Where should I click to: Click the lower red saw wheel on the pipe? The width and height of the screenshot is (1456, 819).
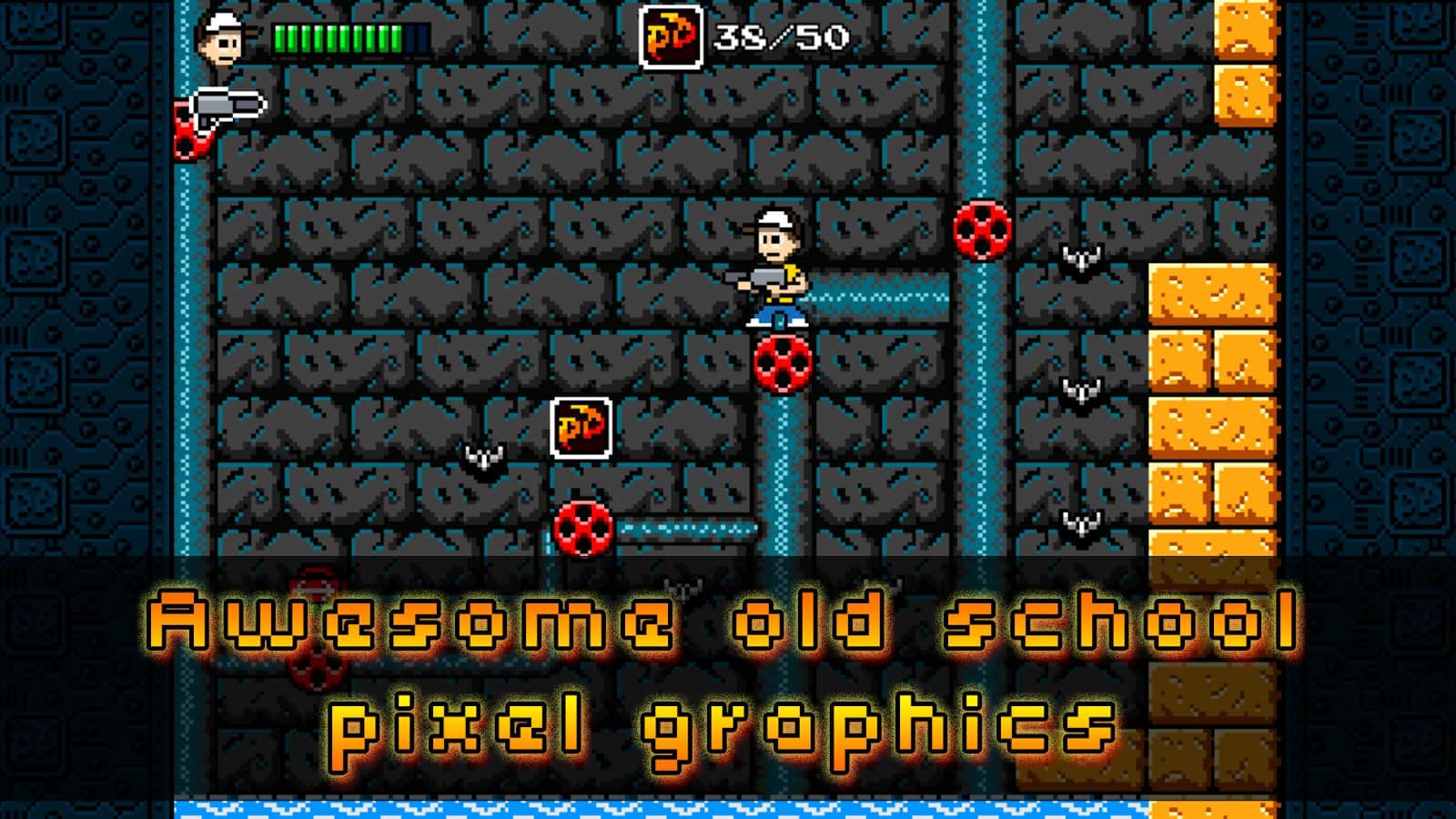click(582, 528)
